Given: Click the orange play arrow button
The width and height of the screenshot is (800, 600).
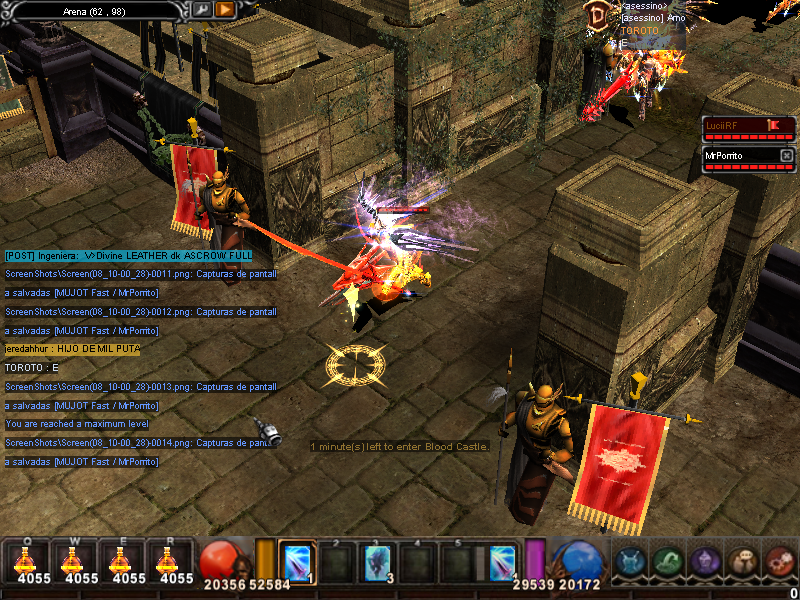Looking at the screenshot, I should click(x=225, y=9).
